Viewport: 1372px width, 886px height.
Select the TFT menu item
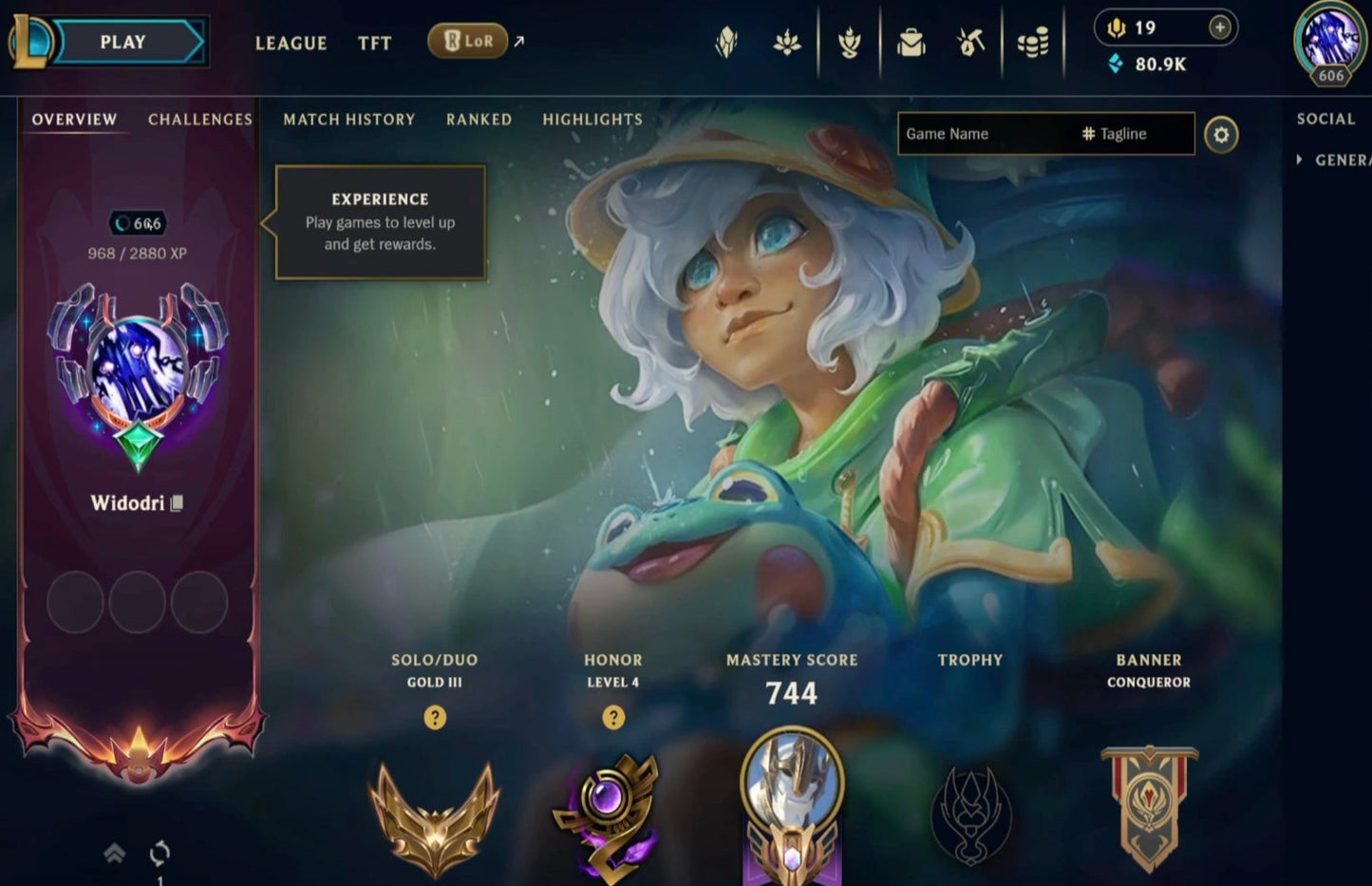point(375,43)
